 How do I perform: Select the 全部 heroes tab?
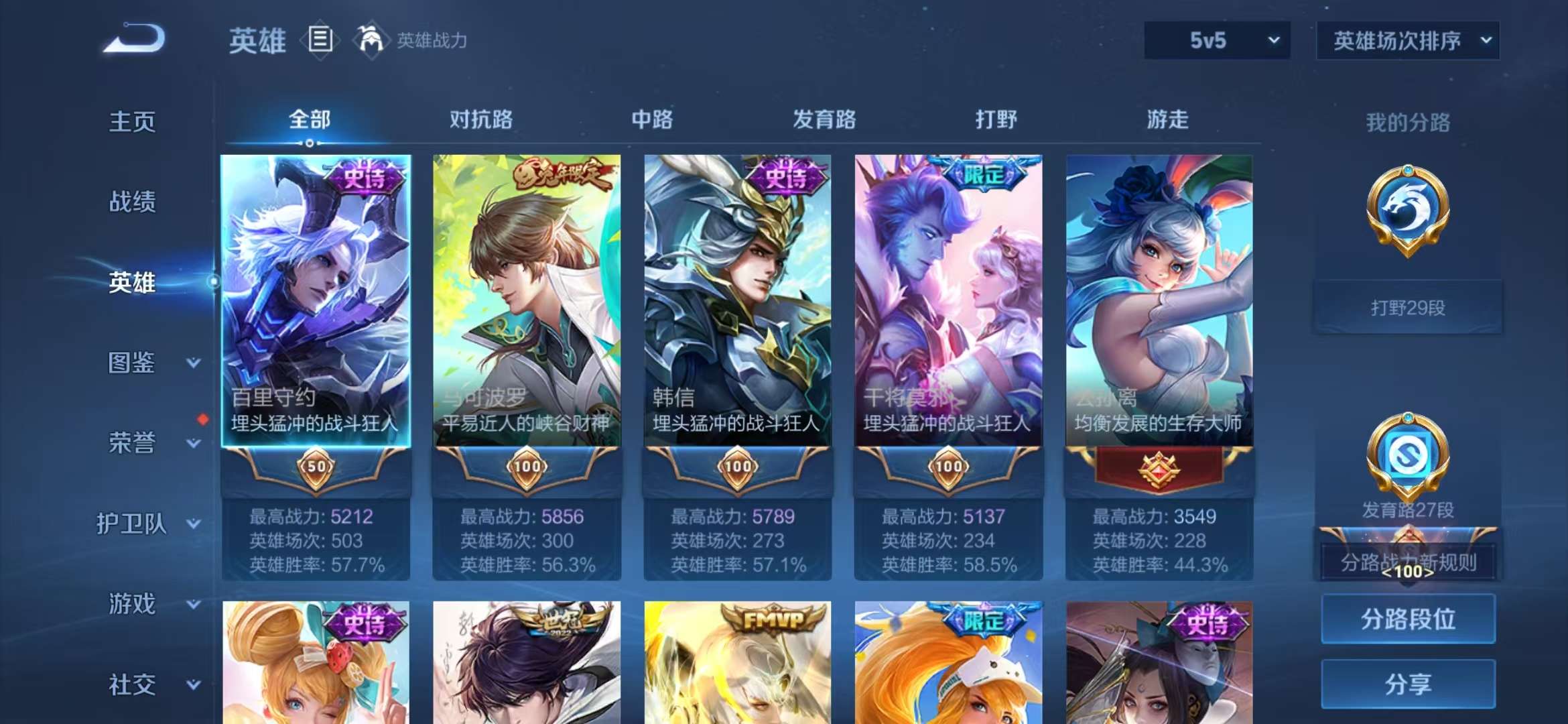coord(310,119)
